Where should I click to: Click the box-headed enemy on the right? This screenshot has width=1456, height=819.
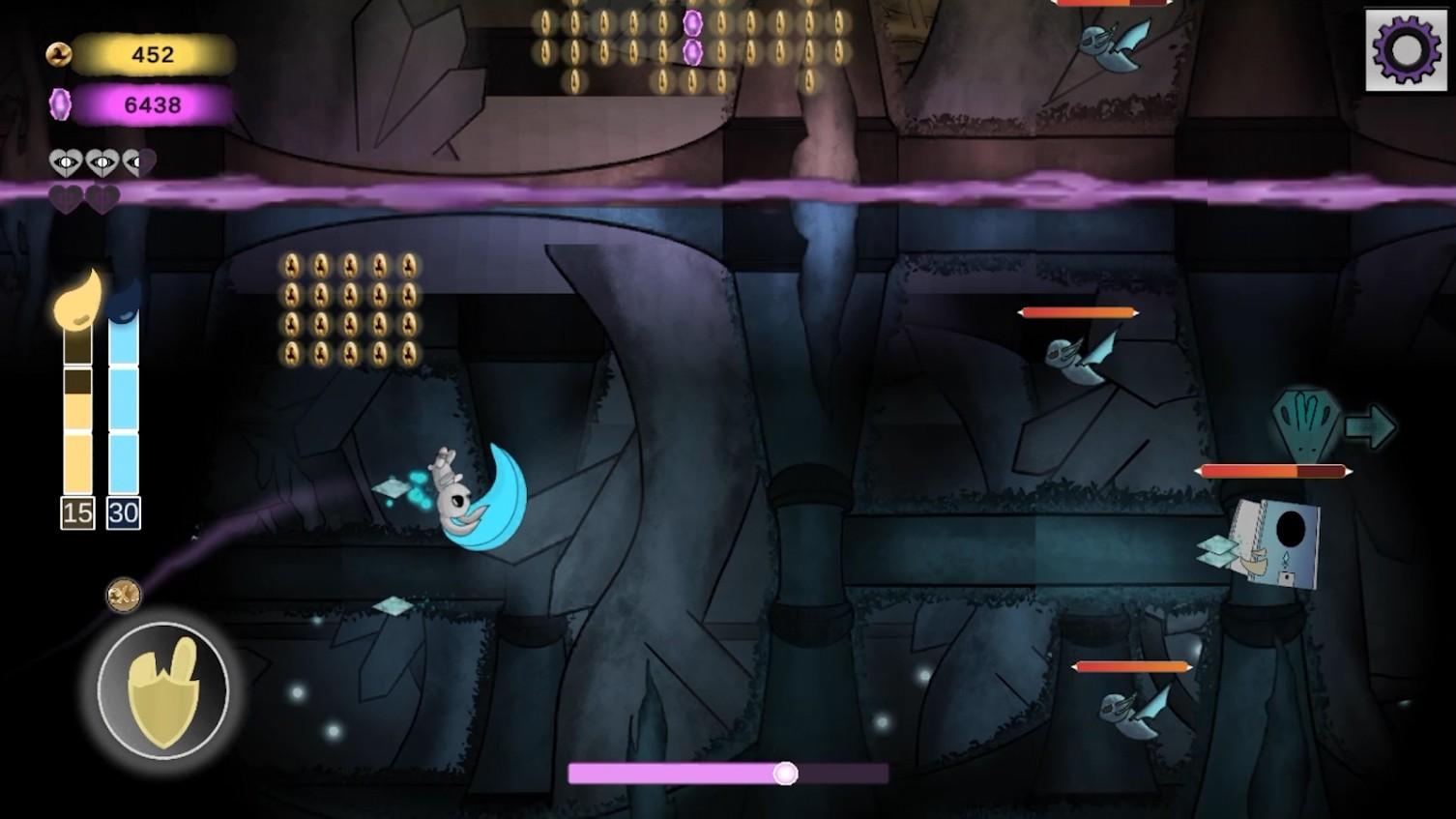(1274, 541)
